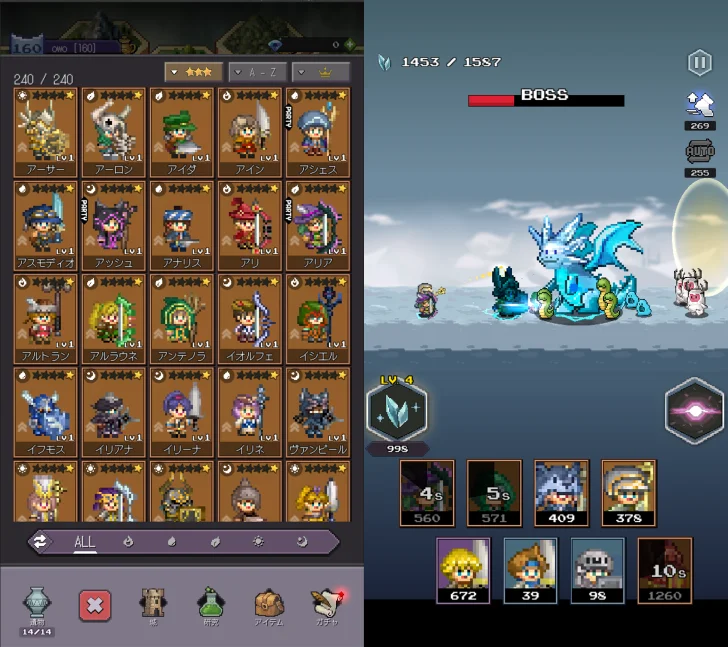Pause the boss battle

pos(699,63)
